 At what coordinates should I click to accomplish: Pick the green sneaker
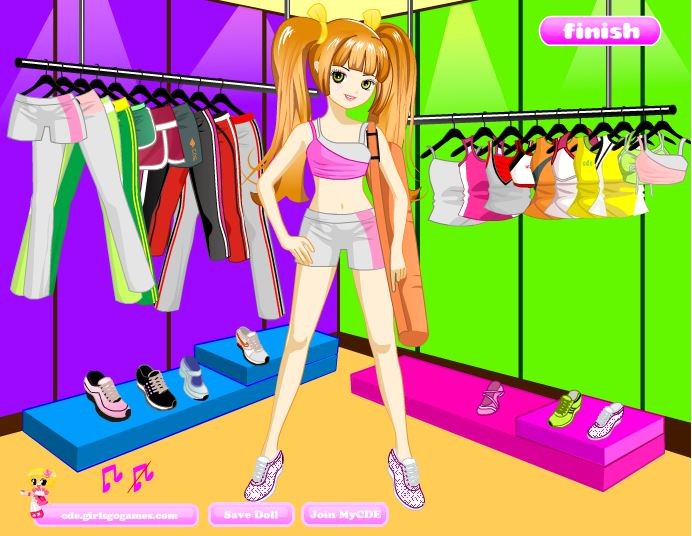[564, 407]
